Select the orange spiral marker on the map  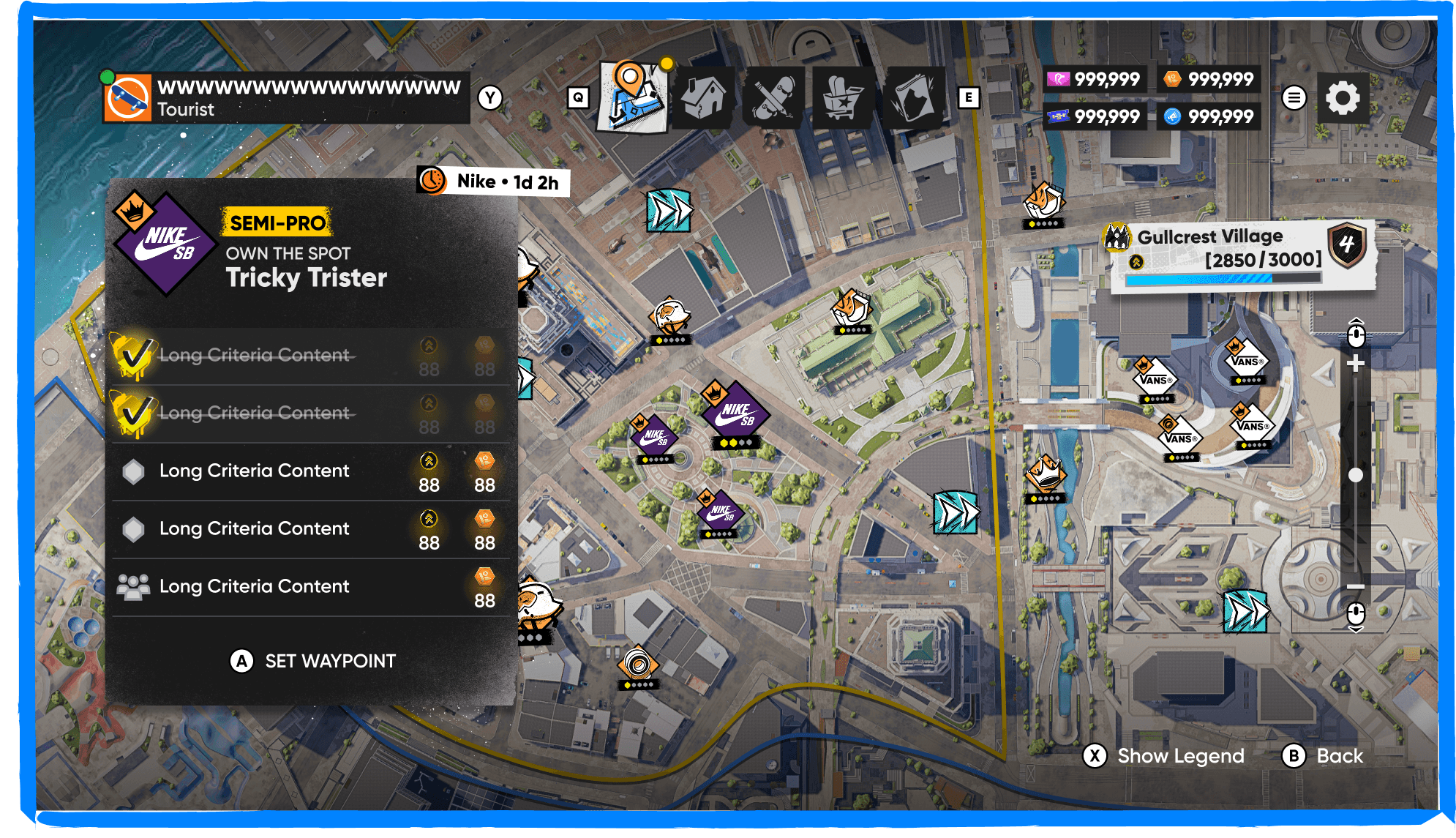pos(638,665)
